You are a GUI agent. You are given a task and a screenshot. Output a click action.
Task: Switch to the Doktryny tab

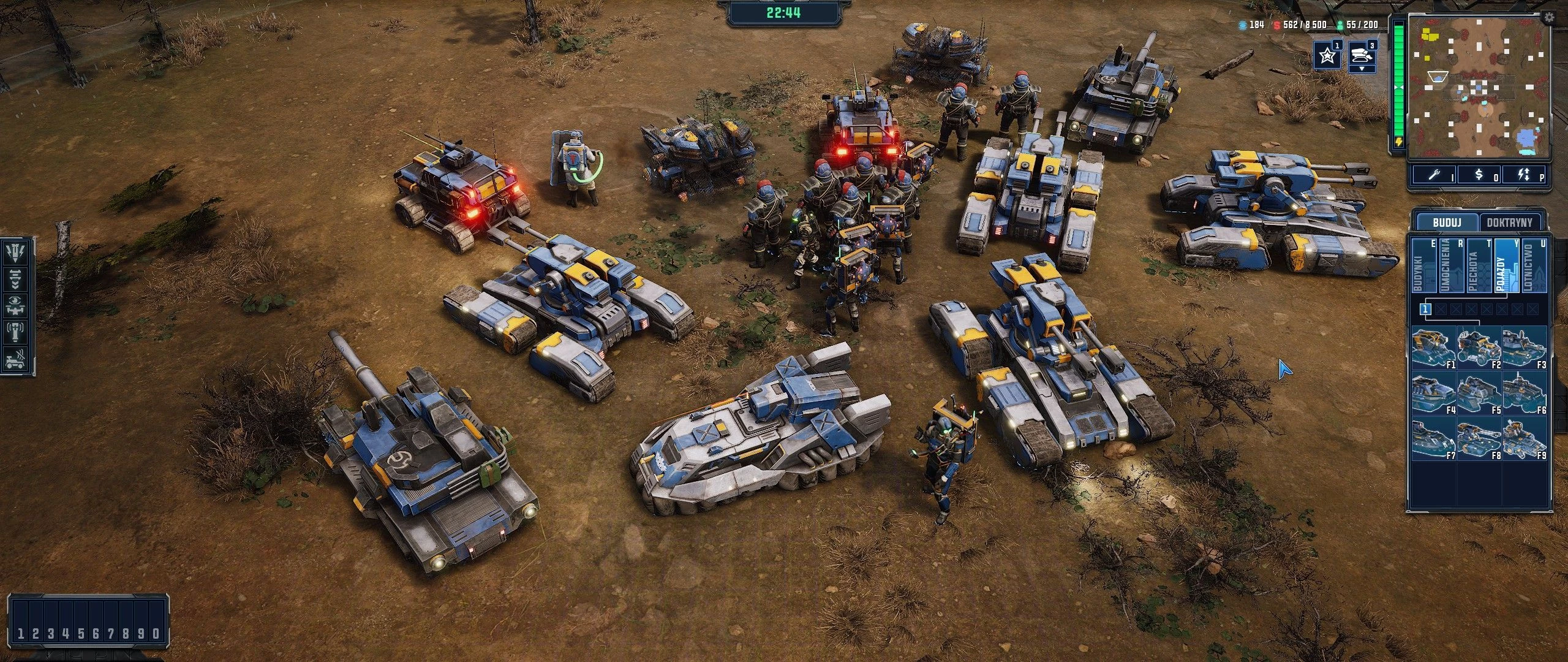(x=1509, y=223)
